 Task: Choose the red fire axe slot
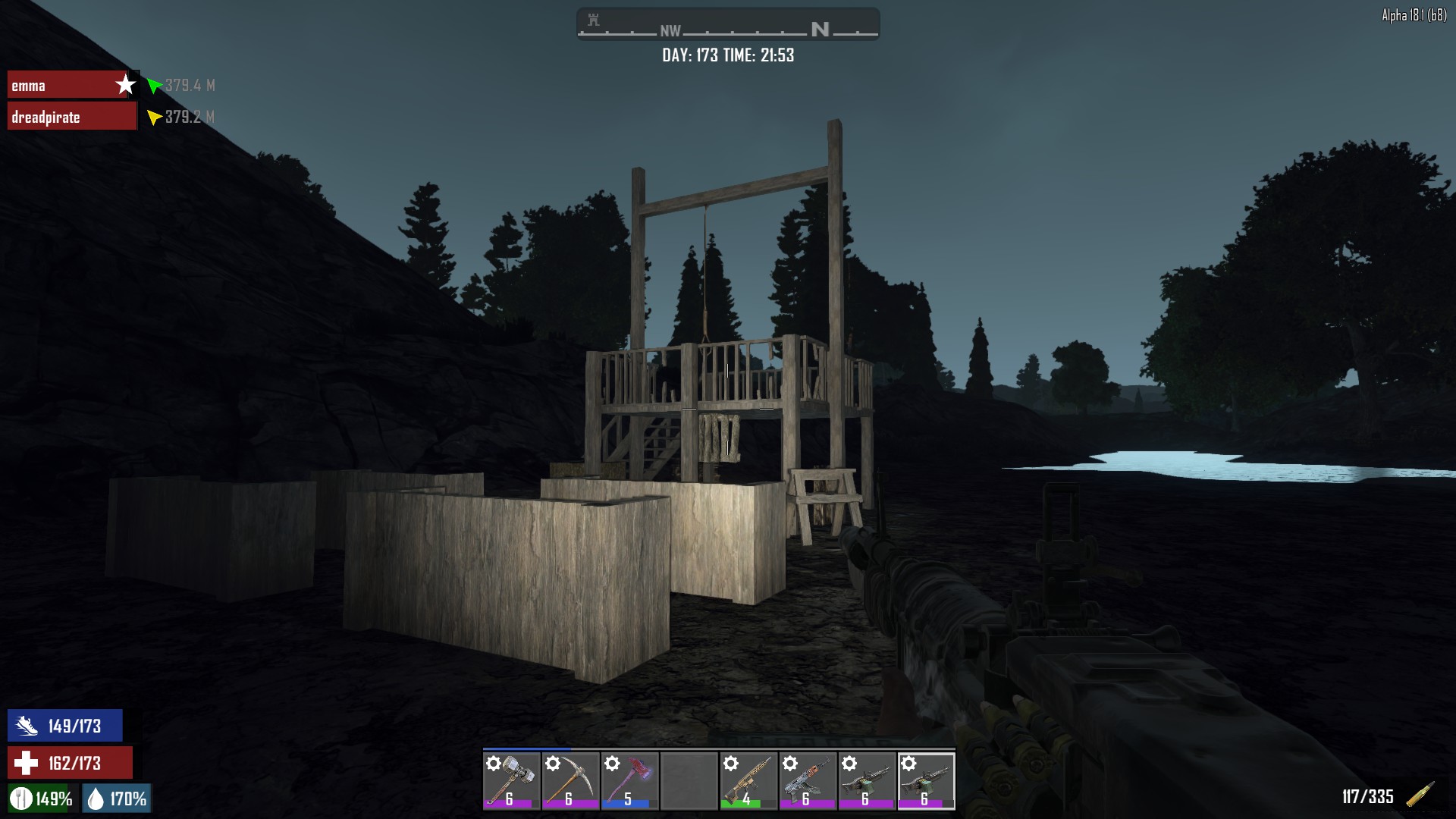click(x=629, y=780)
